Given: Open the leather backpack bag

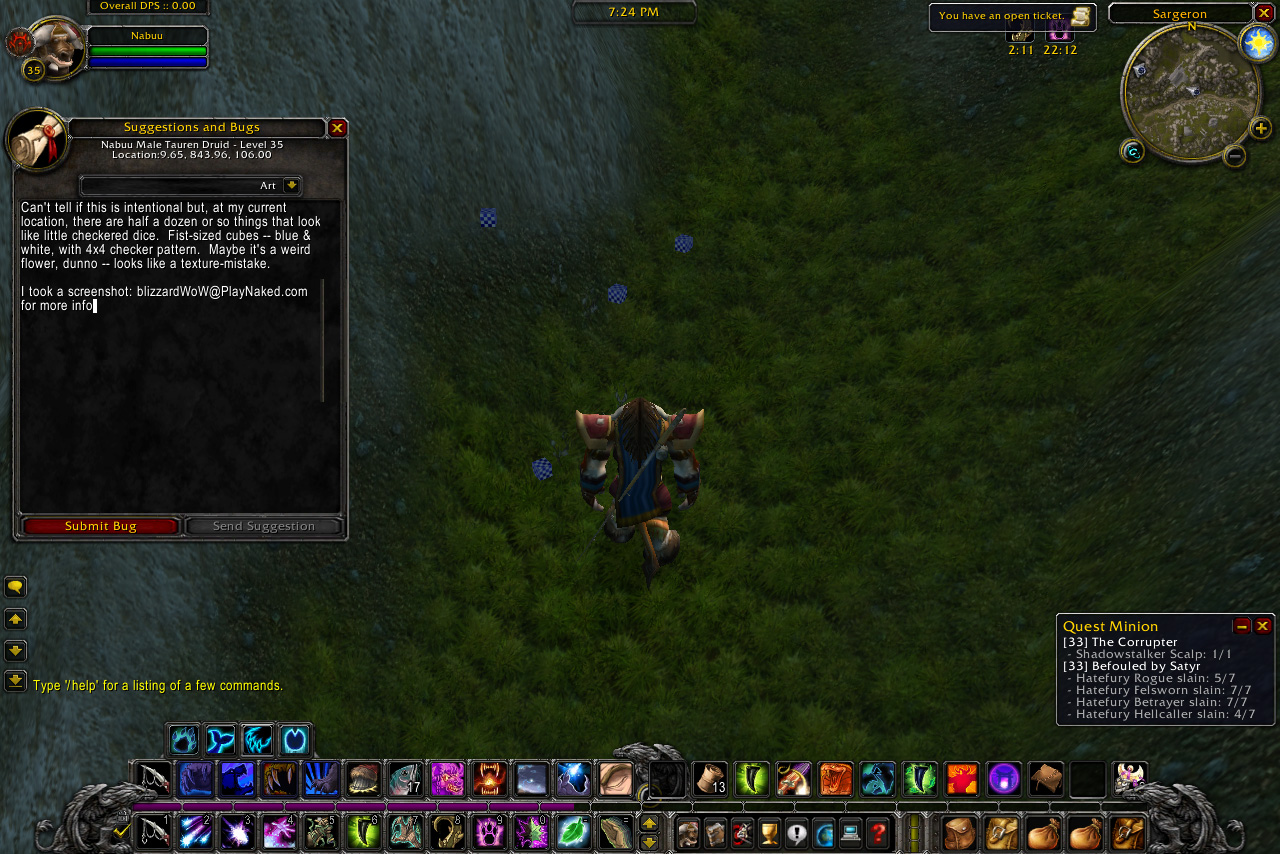Looking at the screenshot, I should point(960,832).
